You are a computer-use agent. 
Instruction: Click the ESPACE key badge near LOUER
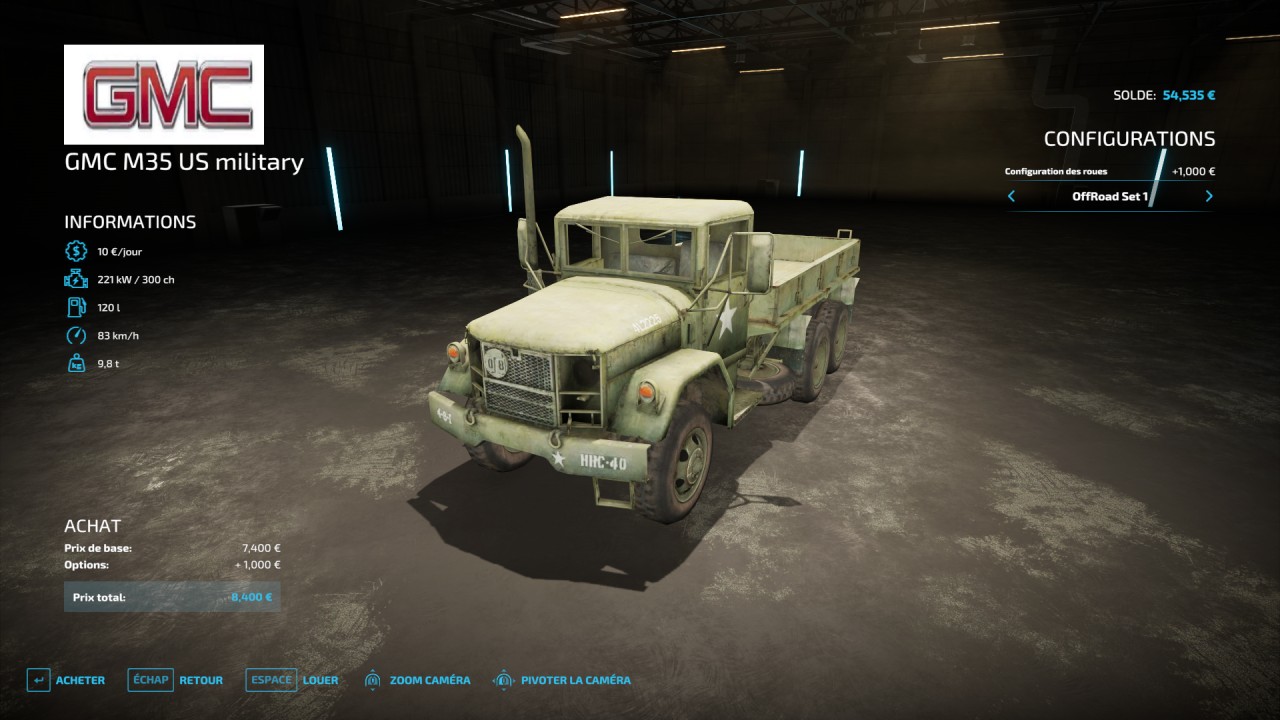point(270,679)
